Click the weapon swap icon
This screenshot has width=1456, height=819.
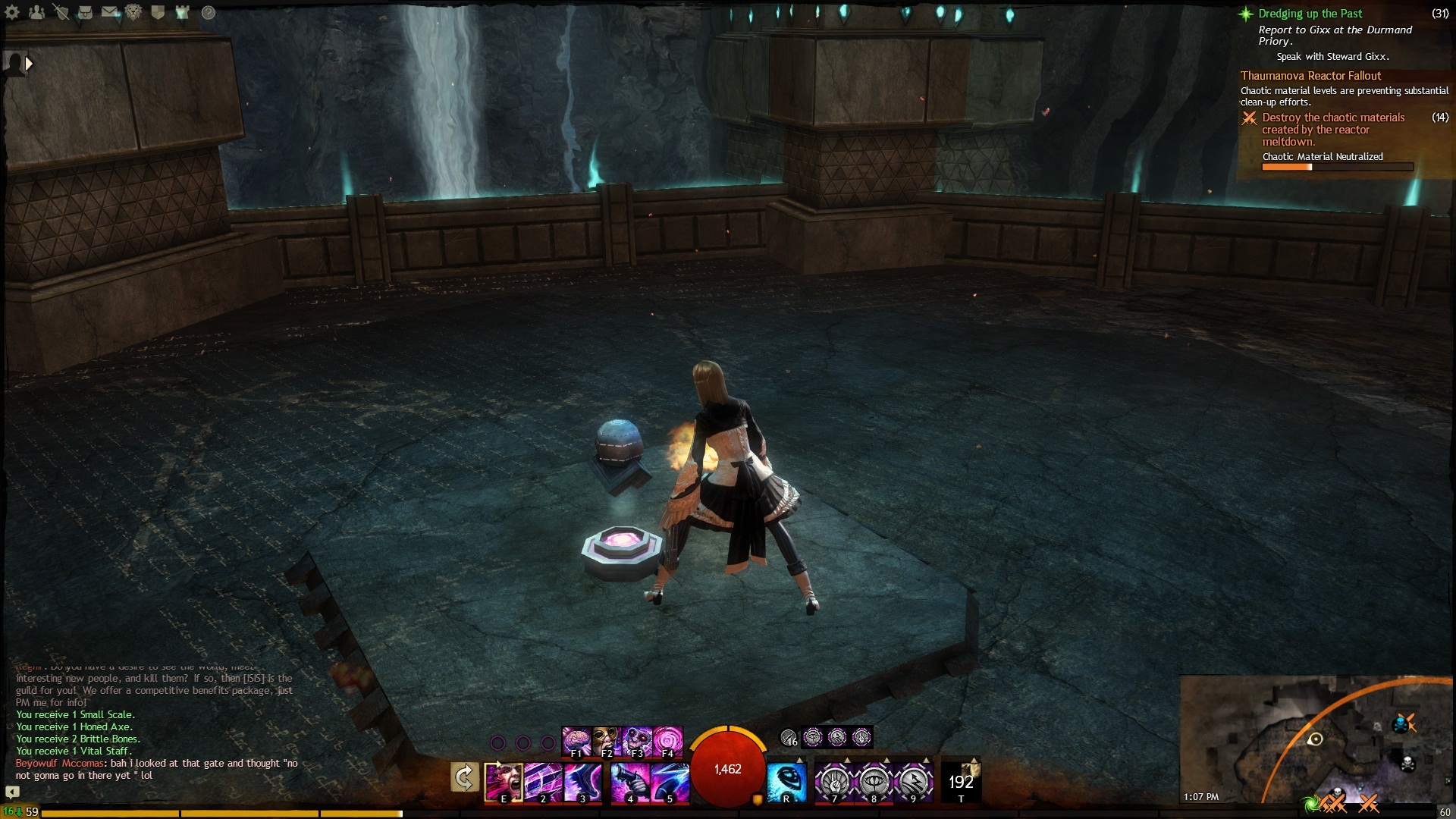point(463,778)
